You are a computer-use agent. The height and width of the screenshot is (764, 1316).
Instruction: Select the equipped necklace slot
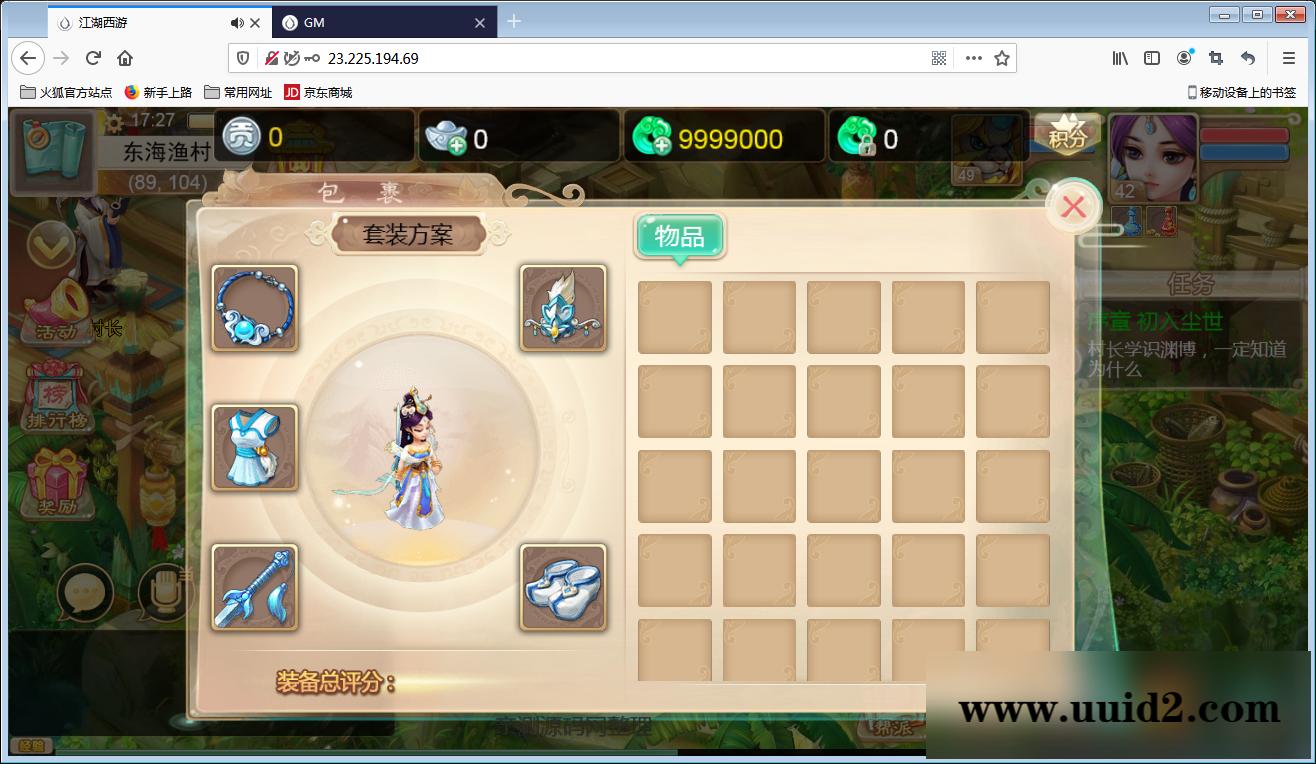pos(253,309)
